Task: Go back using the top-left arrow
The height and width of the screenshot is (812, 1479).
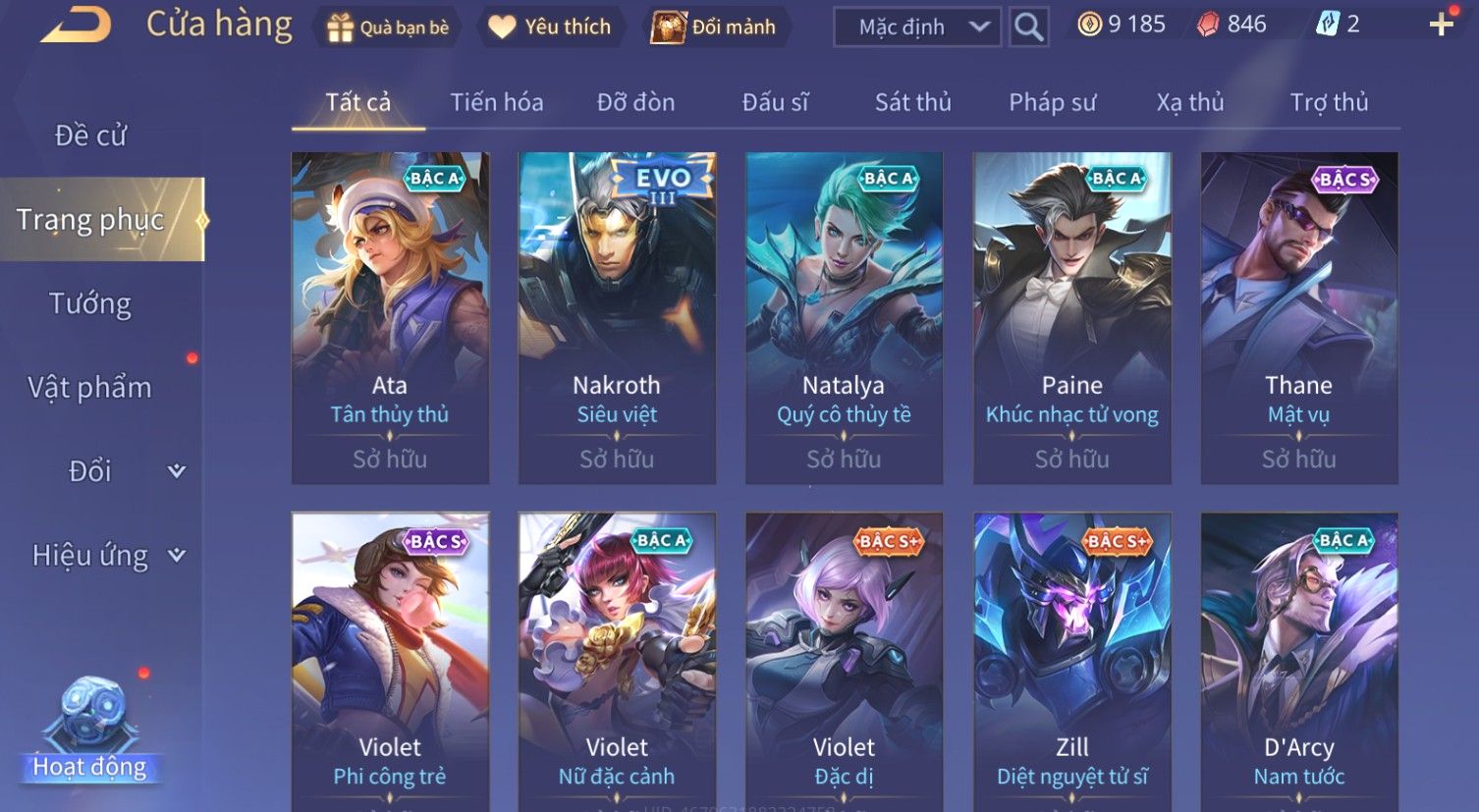Action: 76,25
